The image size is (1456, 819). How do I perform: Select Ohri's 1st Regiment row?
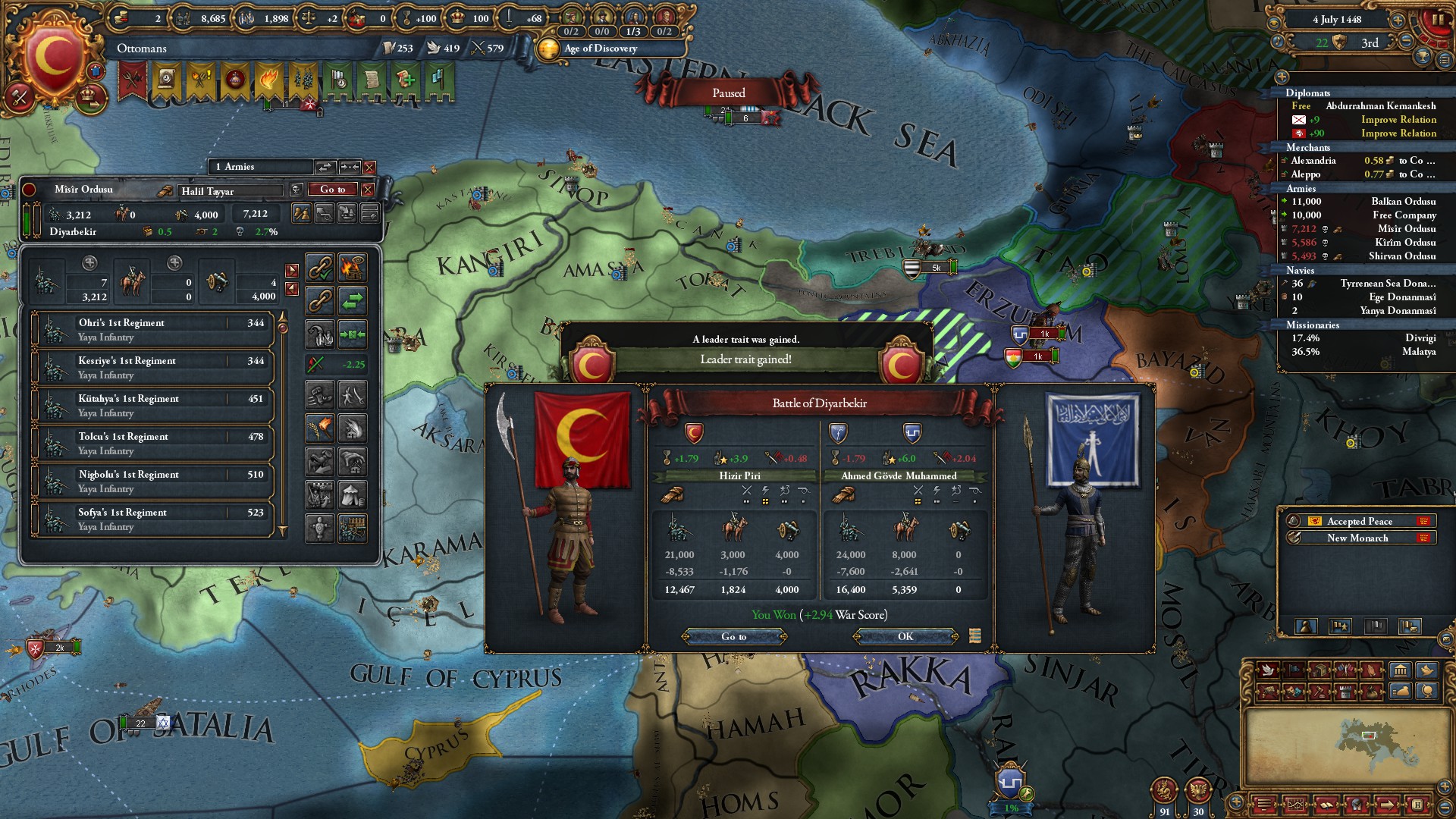pos(152,330)
